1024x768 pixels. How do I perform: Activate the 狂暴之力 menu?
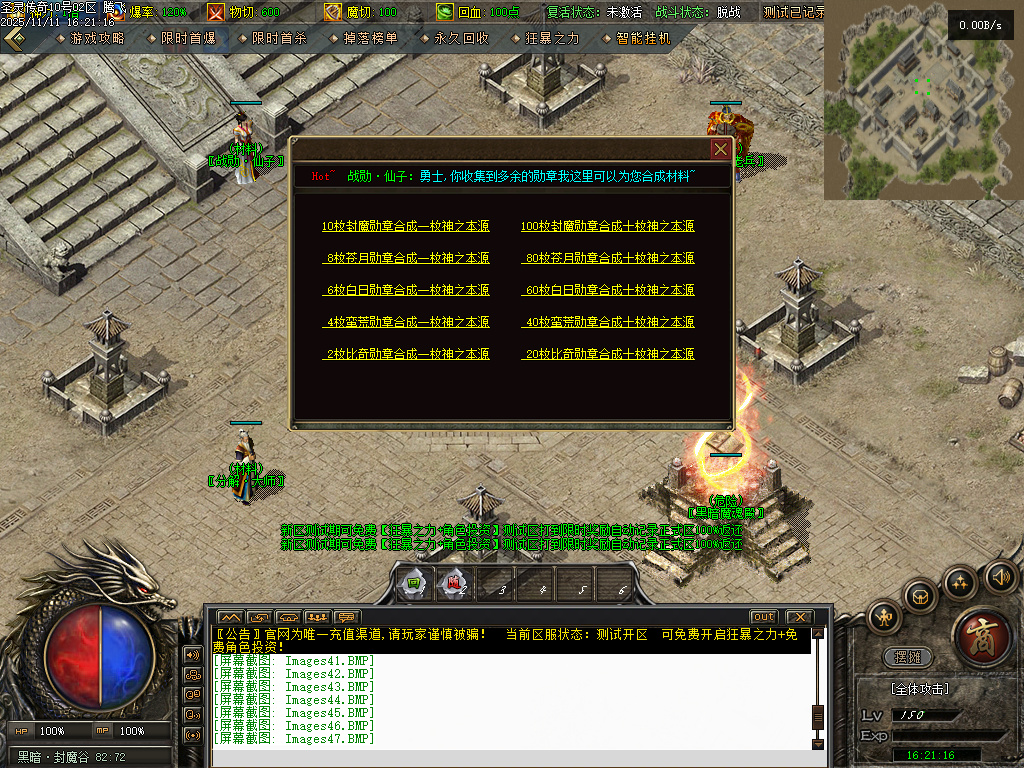pos(552,38)
